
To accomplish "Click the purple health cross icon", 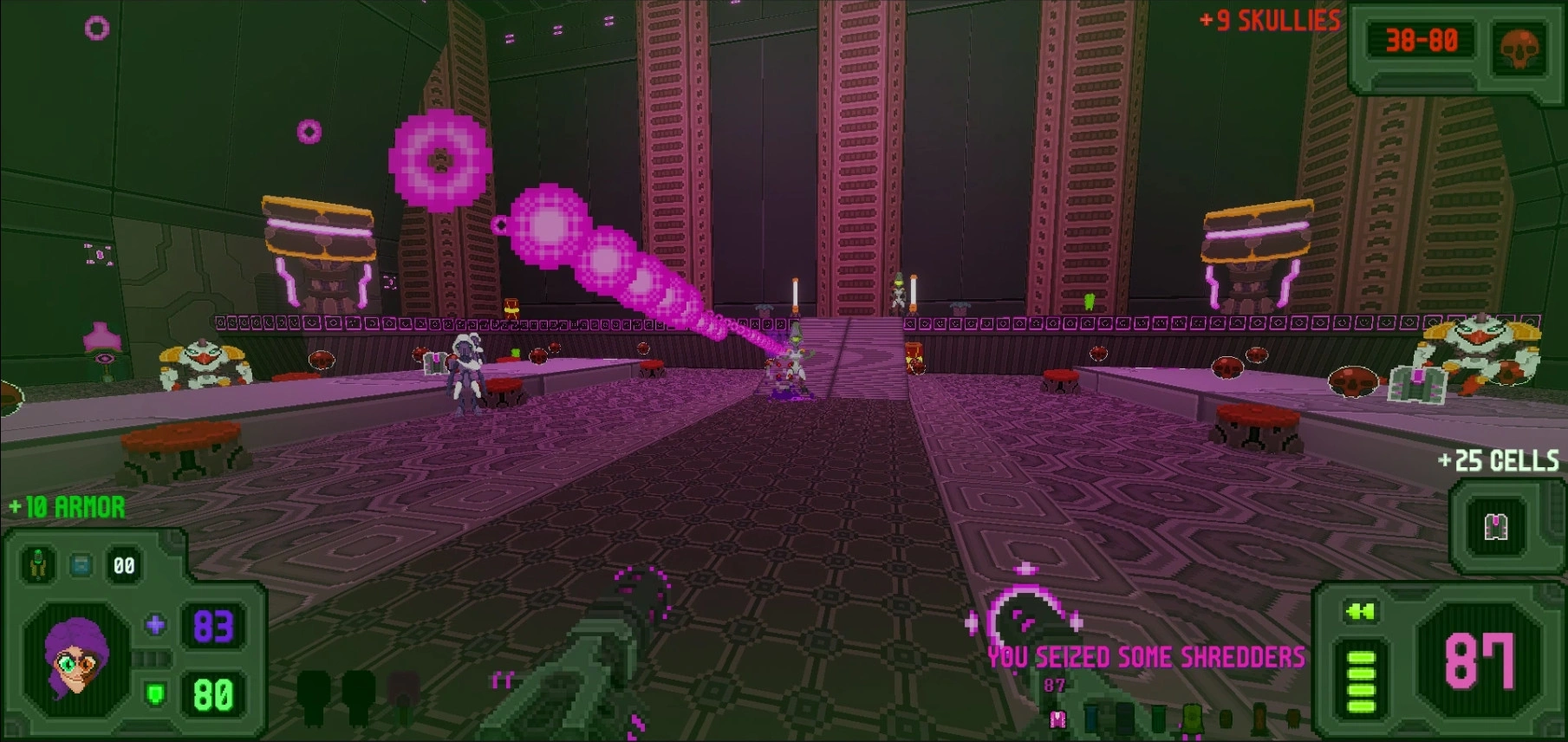I will click(156, 625).
